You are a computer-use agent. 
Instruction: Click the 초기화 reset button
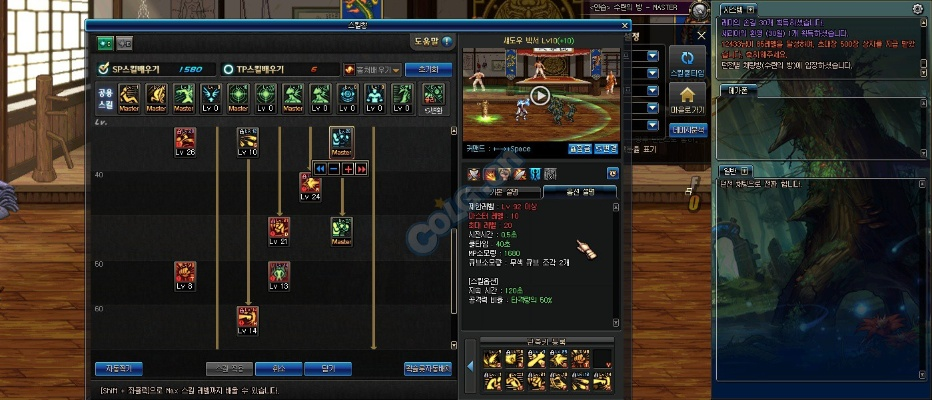429,70
